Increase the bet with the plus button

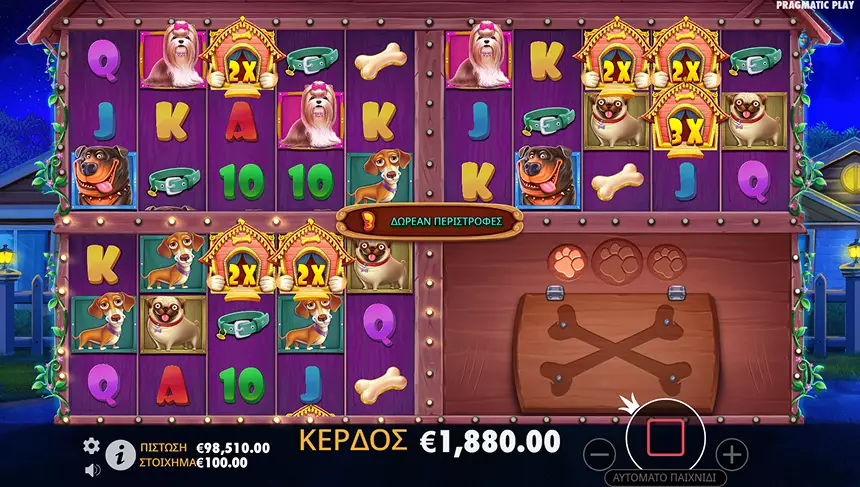[733, 454]
